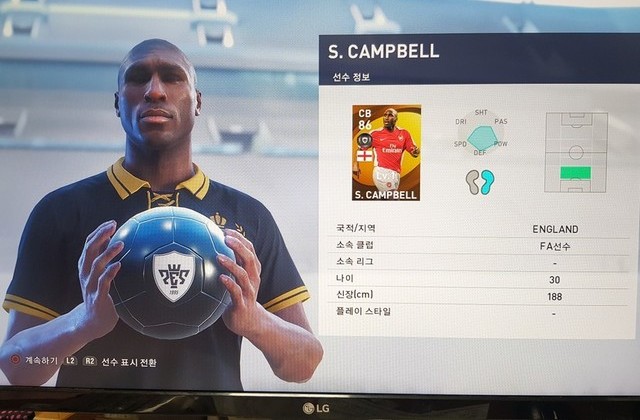Select the 선수 표시 전환 option
Image resolution: width=640 pixels, height=420 pixels.
(128, 361)
